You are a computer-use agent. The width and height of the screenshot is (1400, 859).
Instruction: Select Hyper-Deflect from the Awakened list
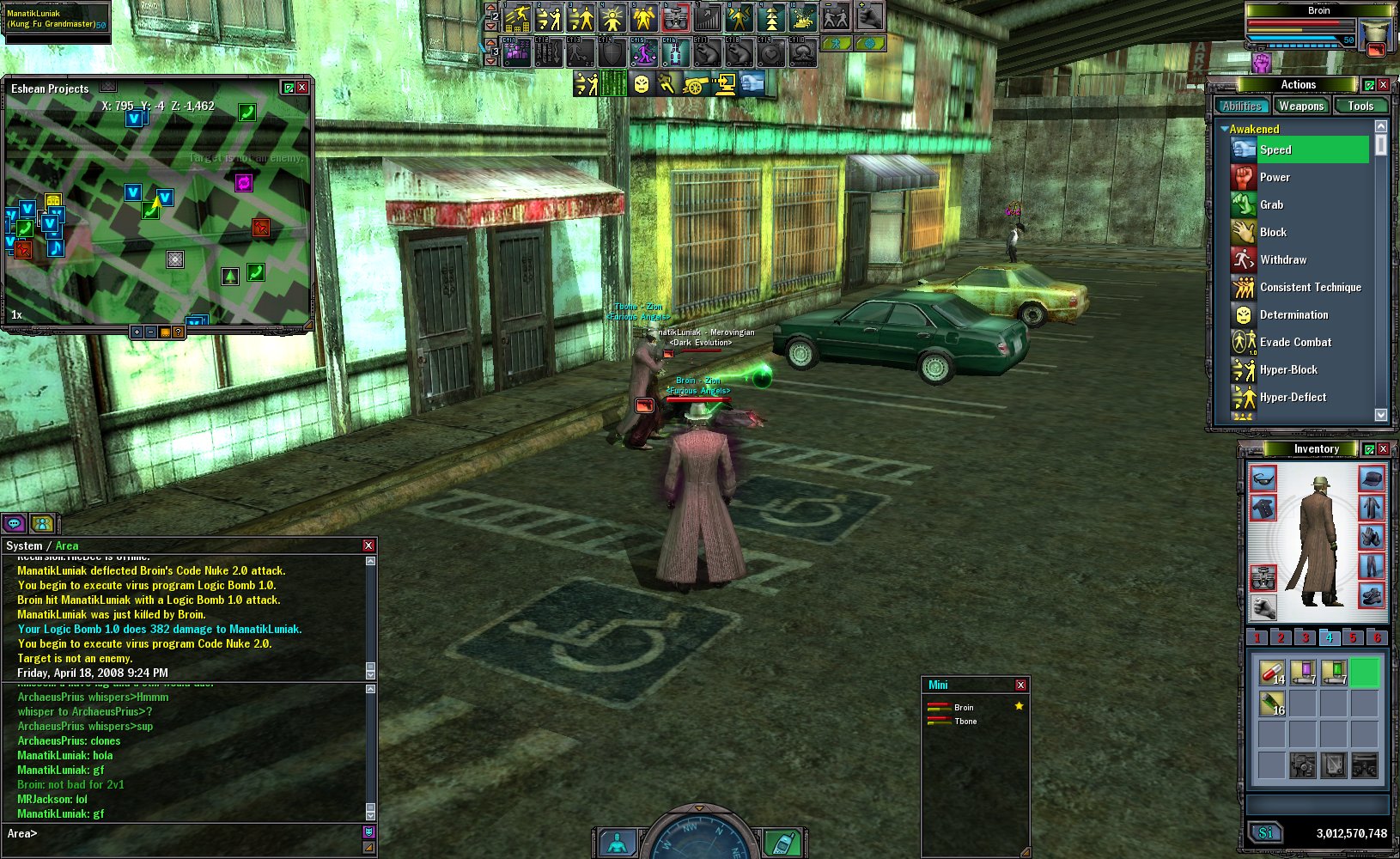pyautogui.click(x=1292, y=398)
